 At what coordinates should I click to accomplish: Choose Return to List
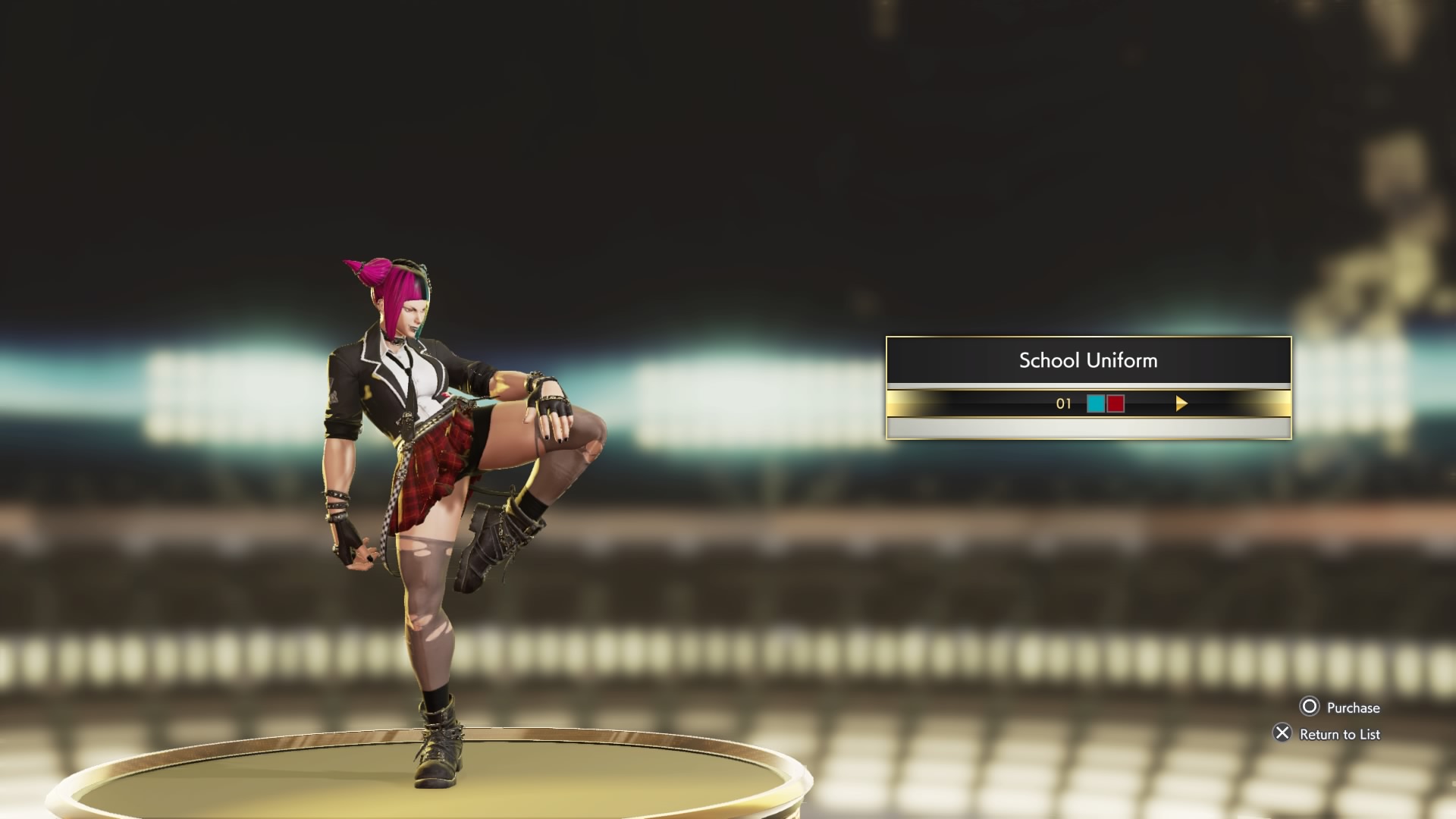[x=1327, y=734]
